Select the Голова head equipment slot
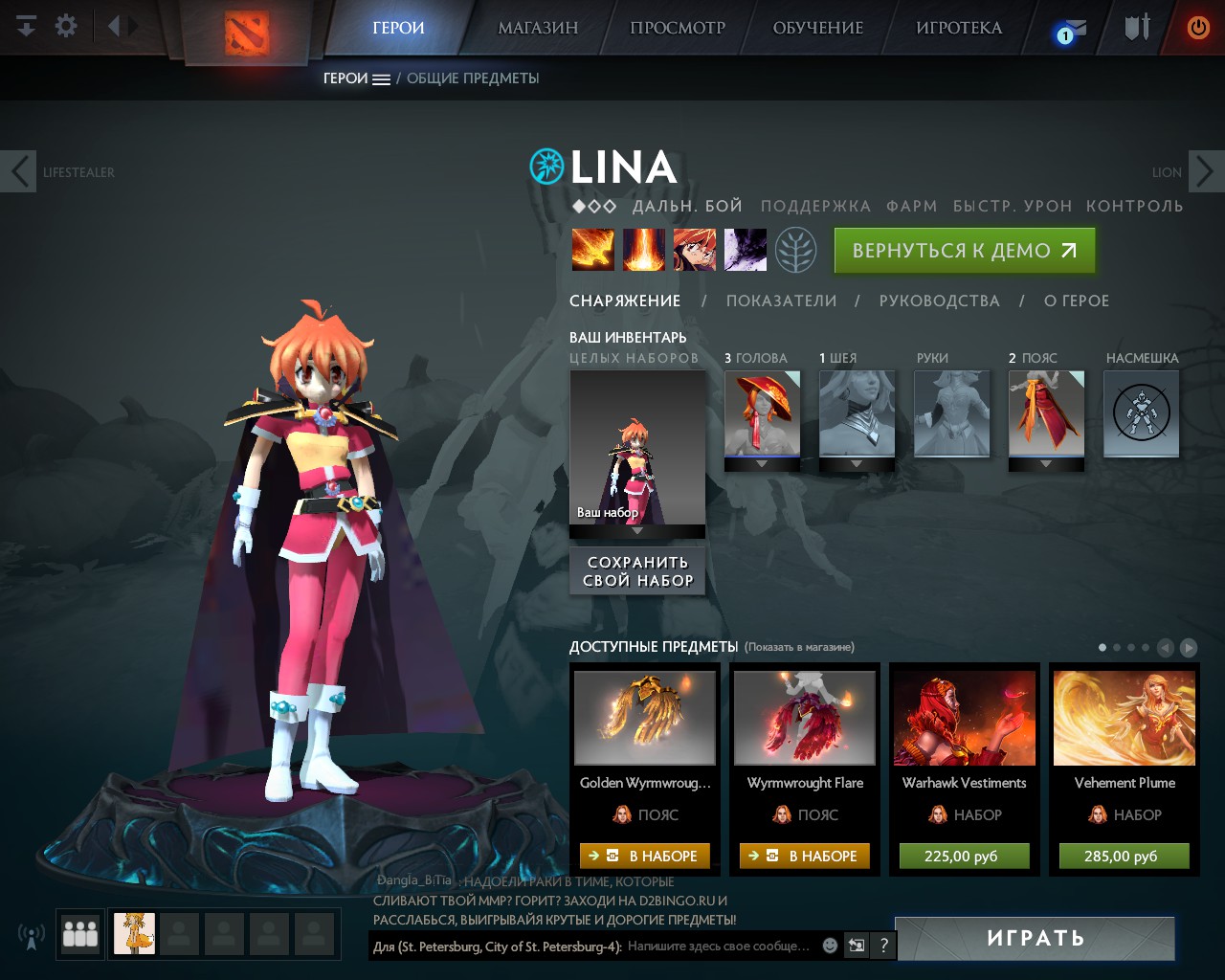This screenshot has width=1225, height=980. 762,414
